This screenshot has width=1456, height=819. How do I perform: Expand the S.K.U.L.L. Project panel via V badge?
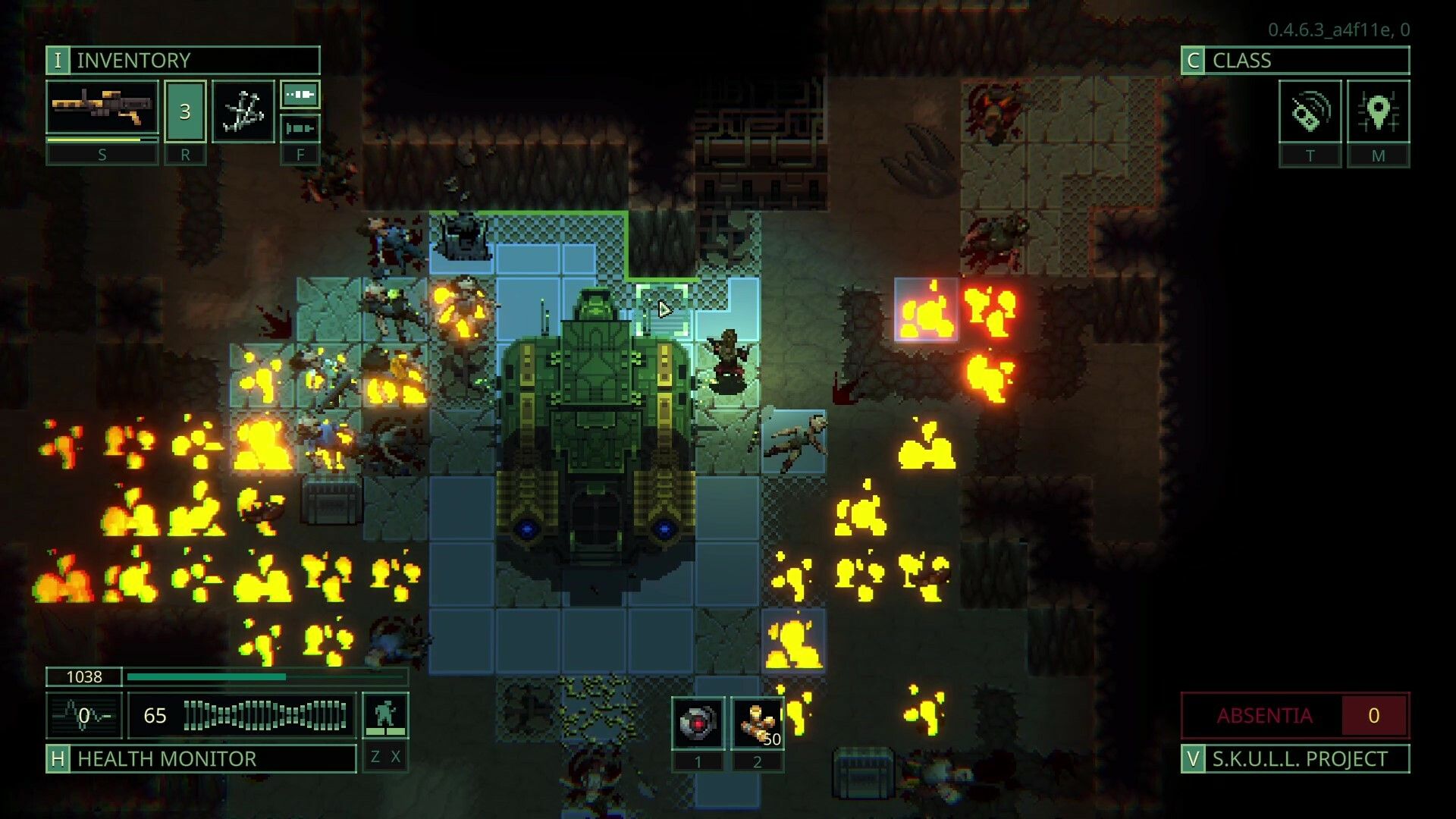click(1194, 758)
